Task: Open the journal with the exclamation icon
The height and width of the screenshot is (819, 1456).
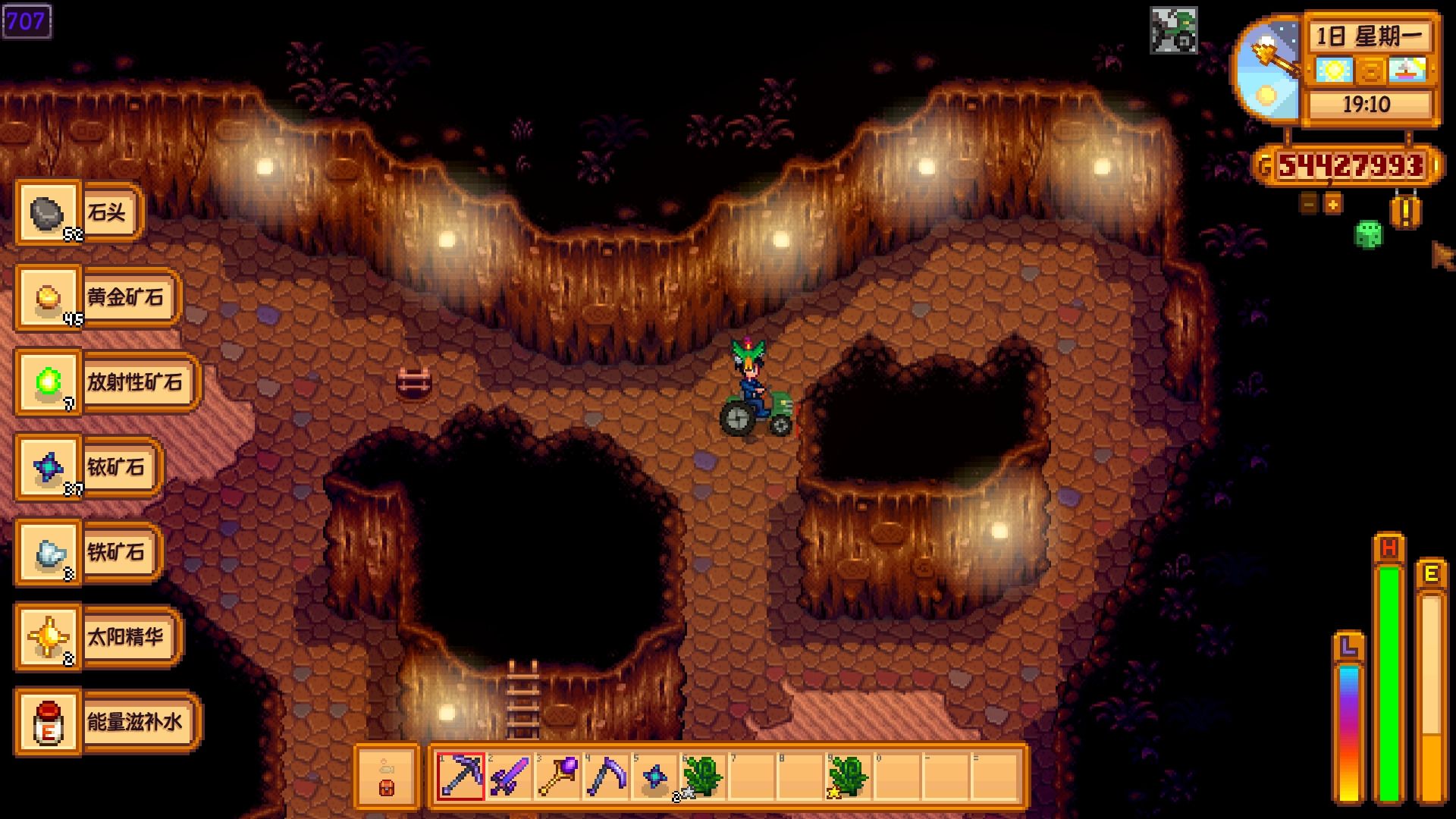Action: coord(1405,213)
